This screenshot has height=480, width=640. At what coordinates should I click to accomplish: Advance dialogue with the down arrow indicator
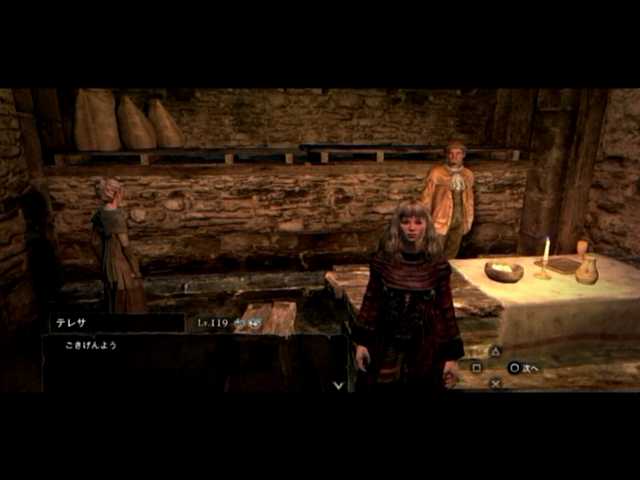338,383
